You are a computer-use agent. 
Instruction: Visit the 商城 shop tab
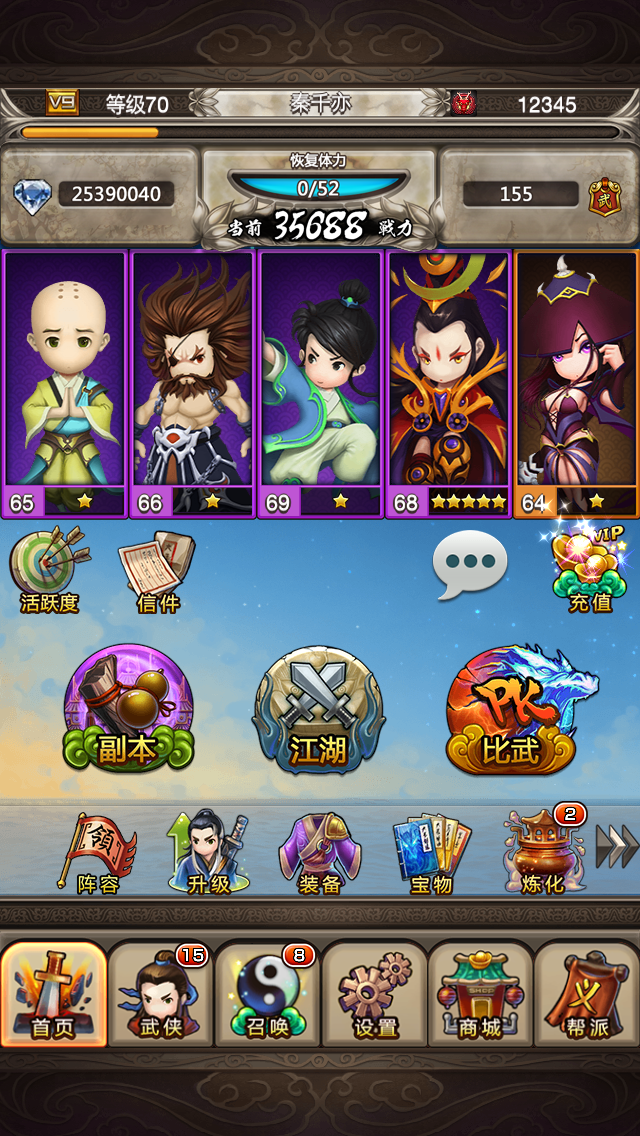481,994
